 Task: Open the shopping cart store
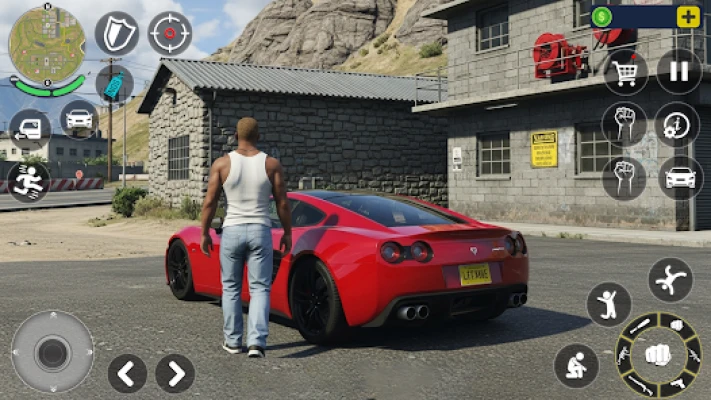(626, 71)
